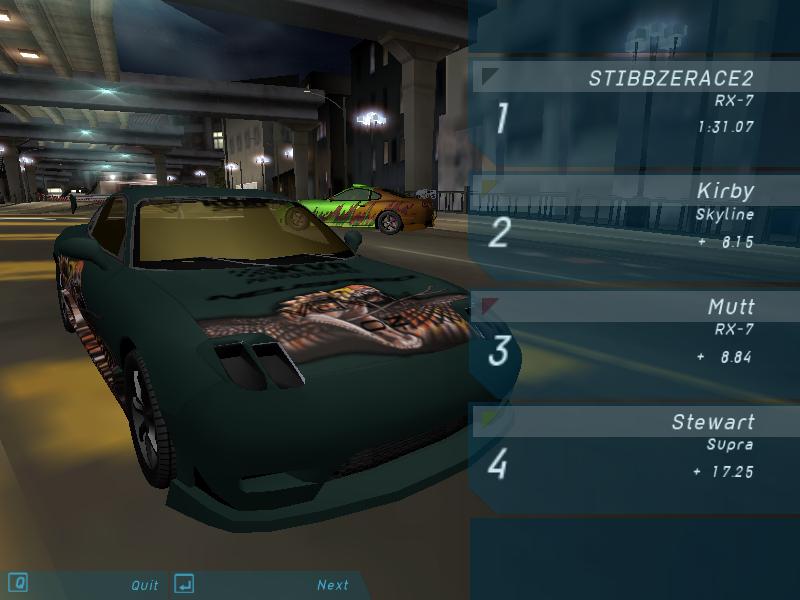The height and width of the screenshot is (600, 800).
Task: Continue with the Next button
Action: (333, 585)
